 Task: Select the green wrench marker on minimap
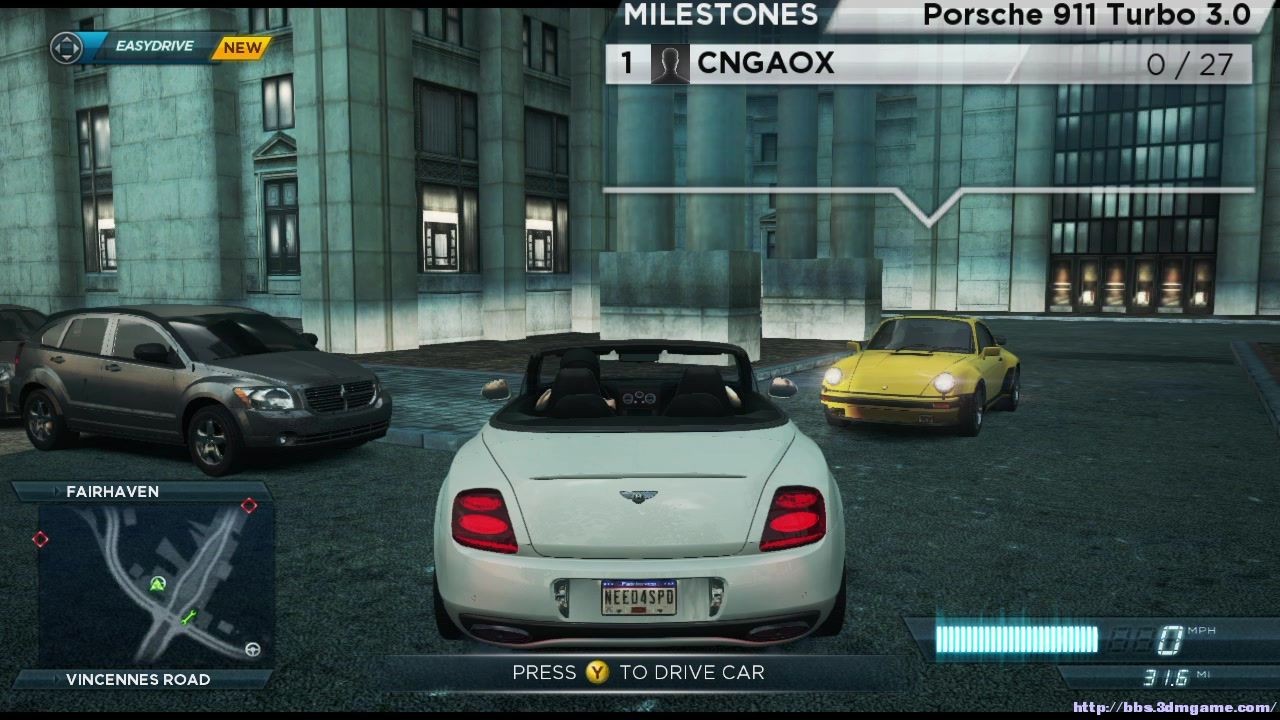click(x=189, y=617)
